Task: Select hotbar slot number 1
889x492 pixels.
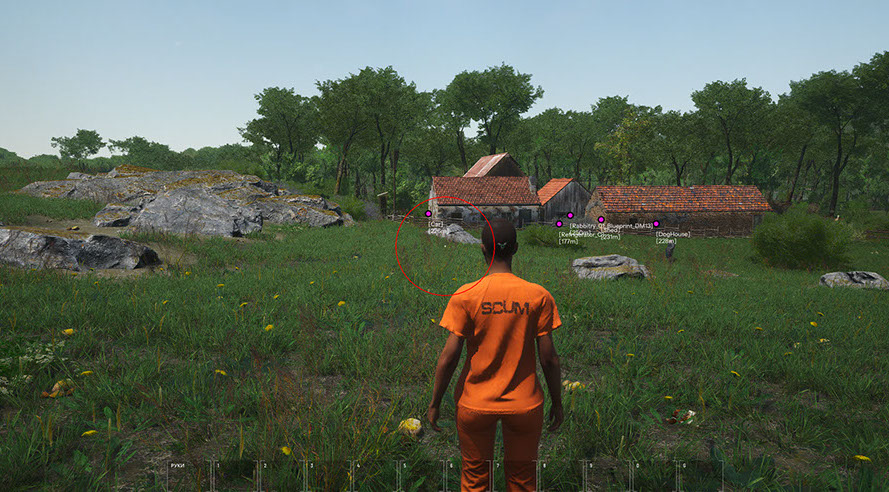Action: (x=235, y=475)
